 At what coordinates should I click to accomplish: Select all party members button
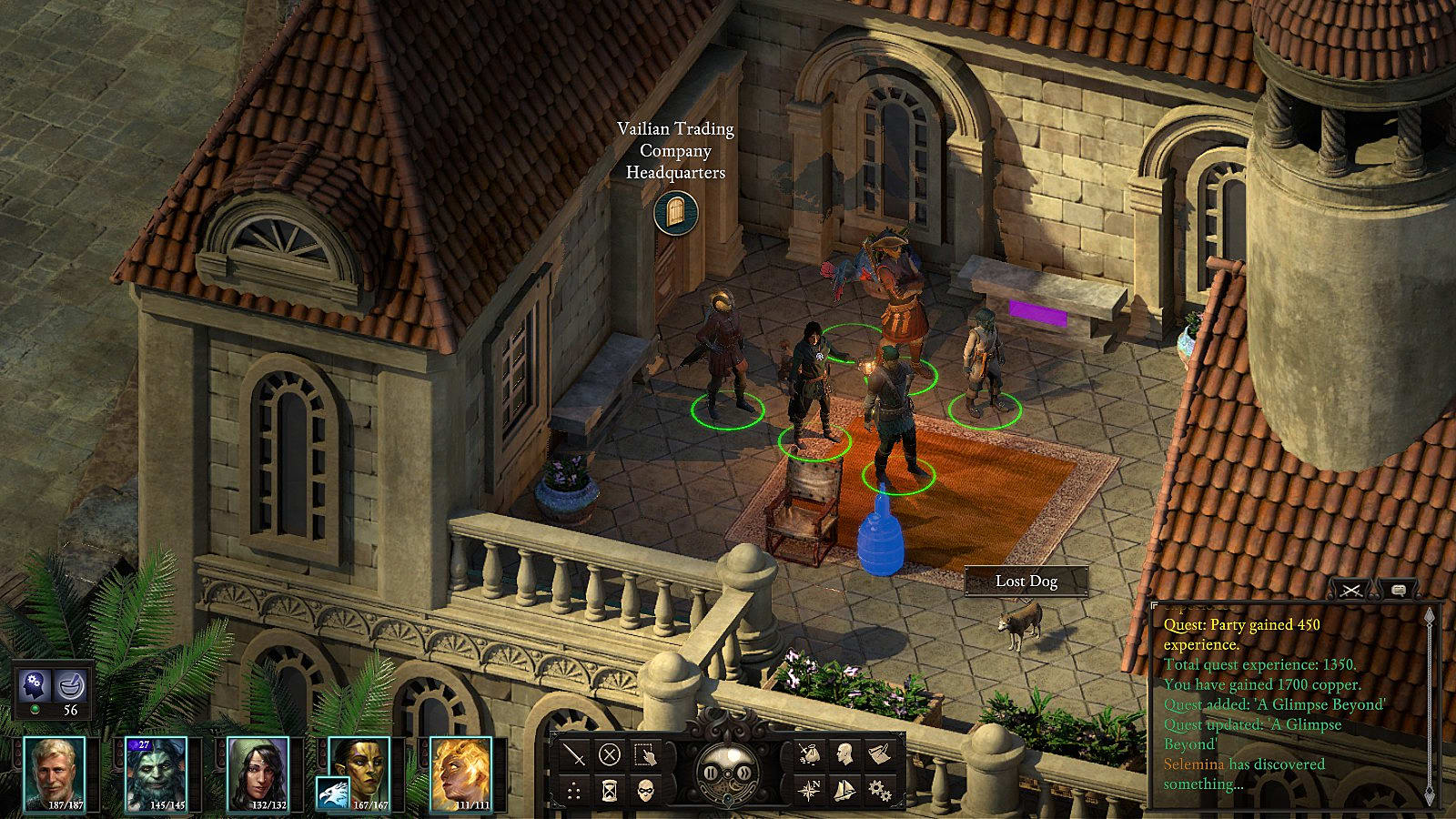coord(645,754)
